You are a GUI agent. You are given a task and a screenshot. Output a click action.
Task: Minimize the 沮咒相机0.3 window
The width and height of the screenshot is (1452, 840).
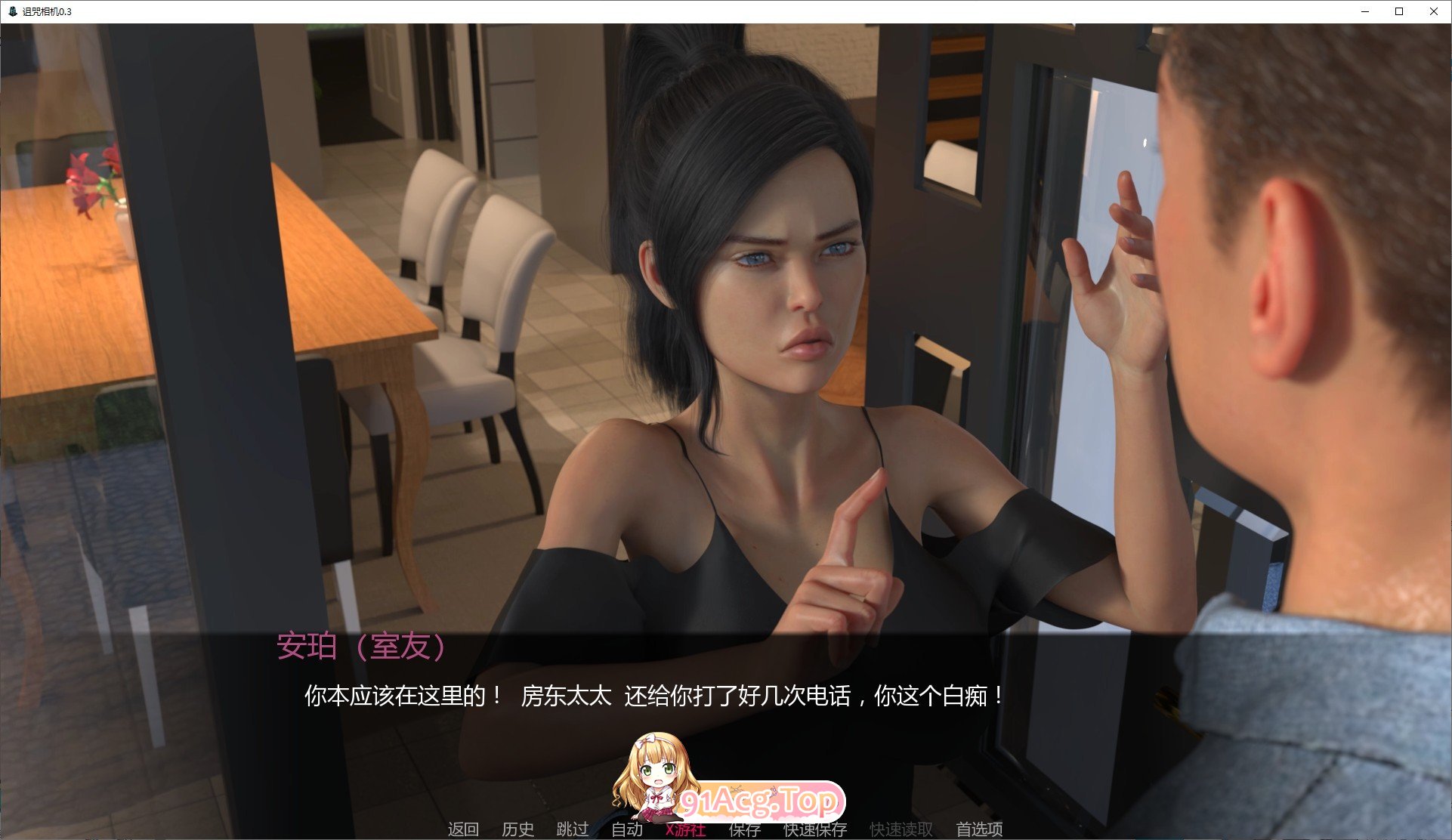(1364, 11)
